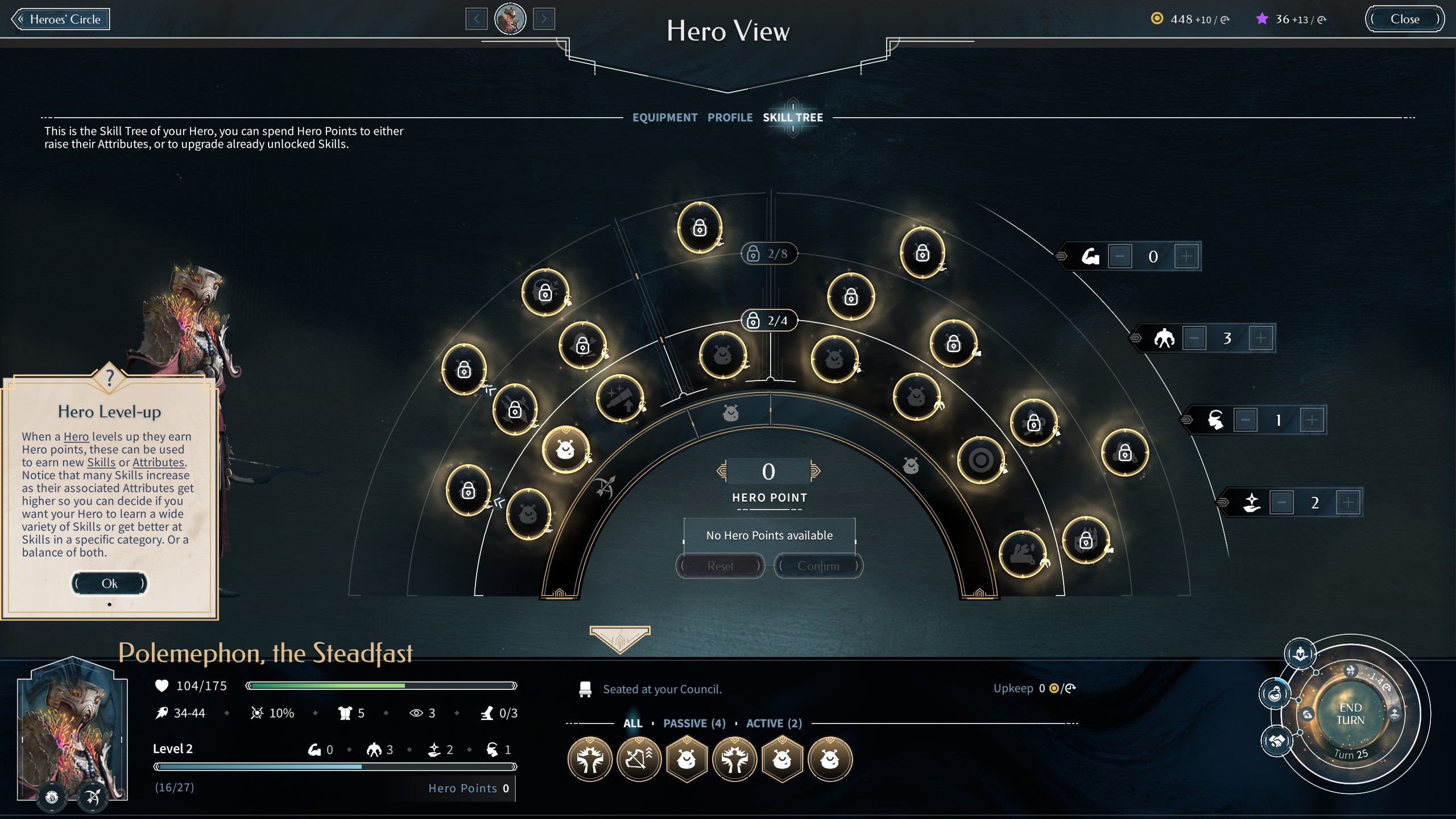Open the PROFILE tab
1456x819 pixels.
(730, 118)
